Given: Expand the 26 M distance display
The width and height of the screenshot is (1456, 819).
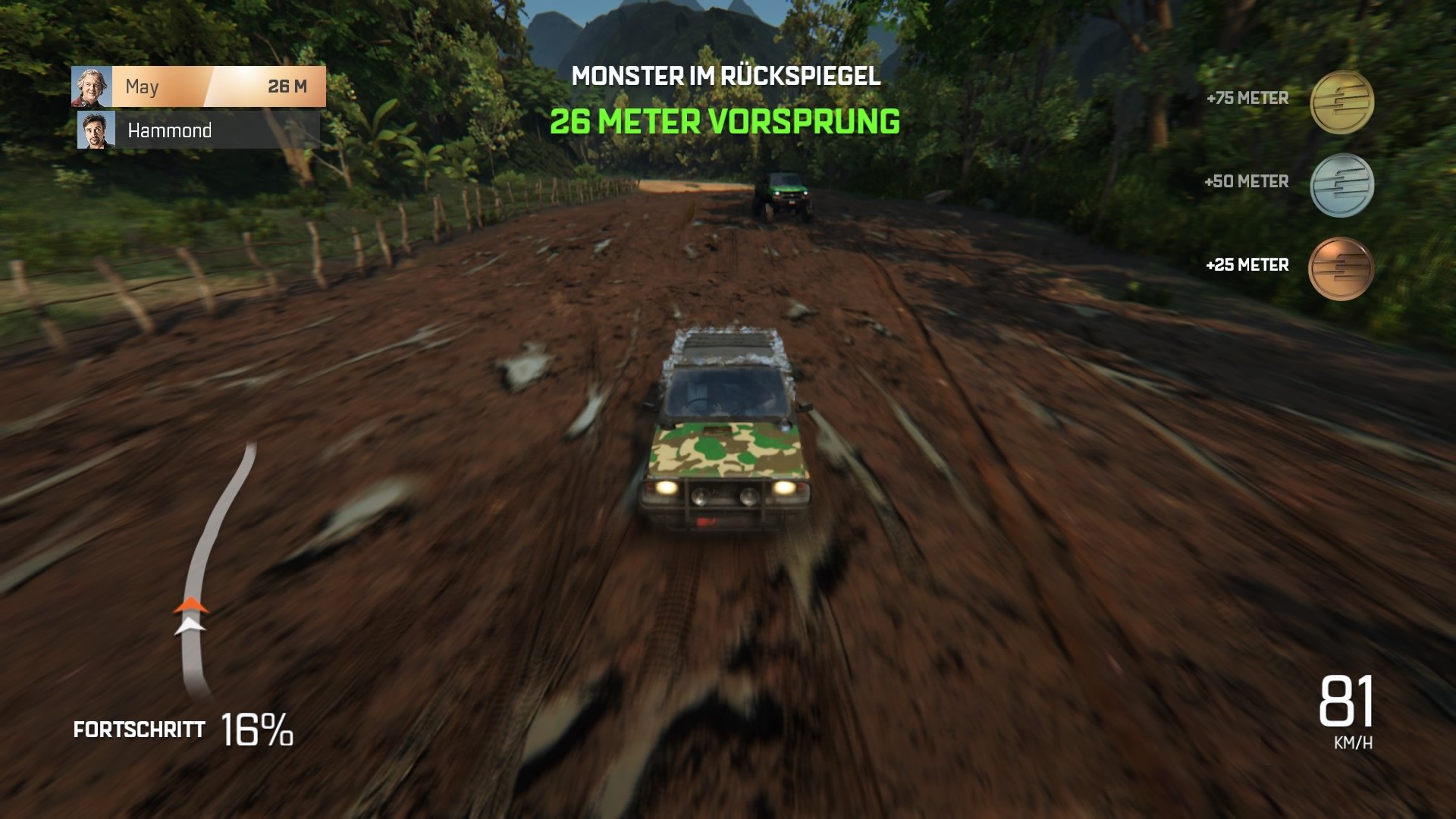Looking at the screenshot, I should (287, 87).
